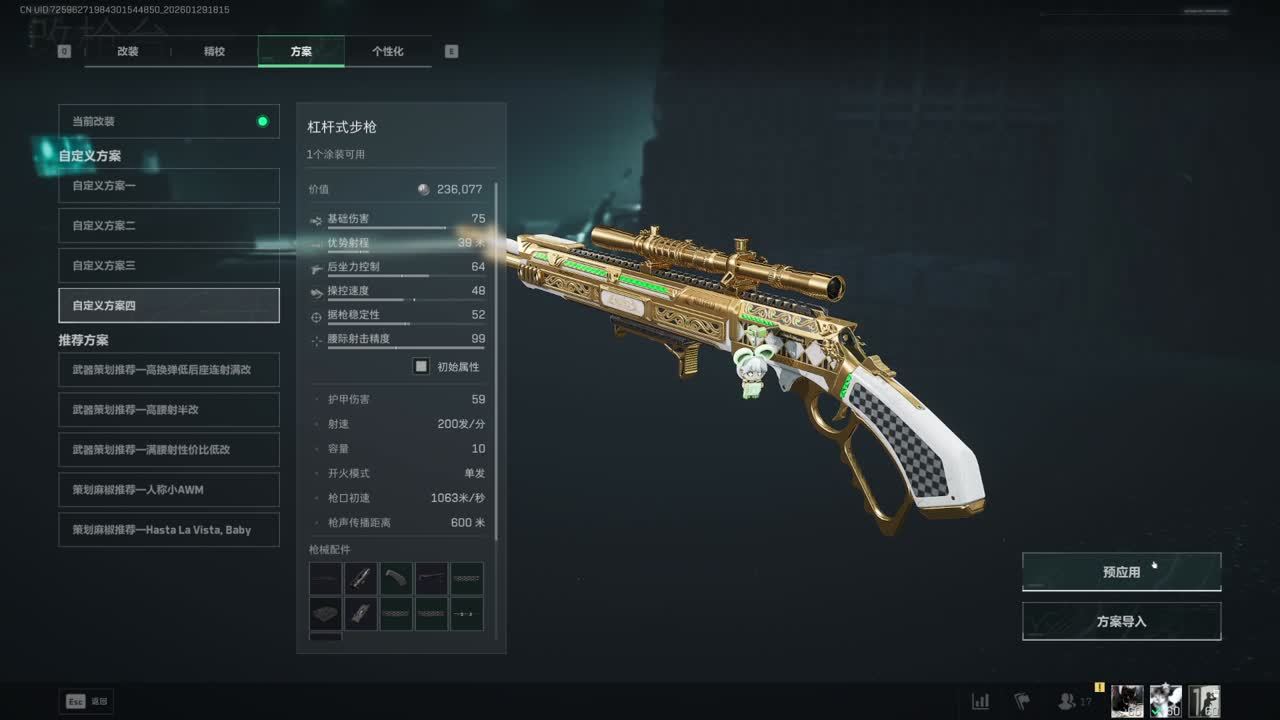Click the 预应用 button
This screenshot has height=720, width=1280.
[1121, 572]
